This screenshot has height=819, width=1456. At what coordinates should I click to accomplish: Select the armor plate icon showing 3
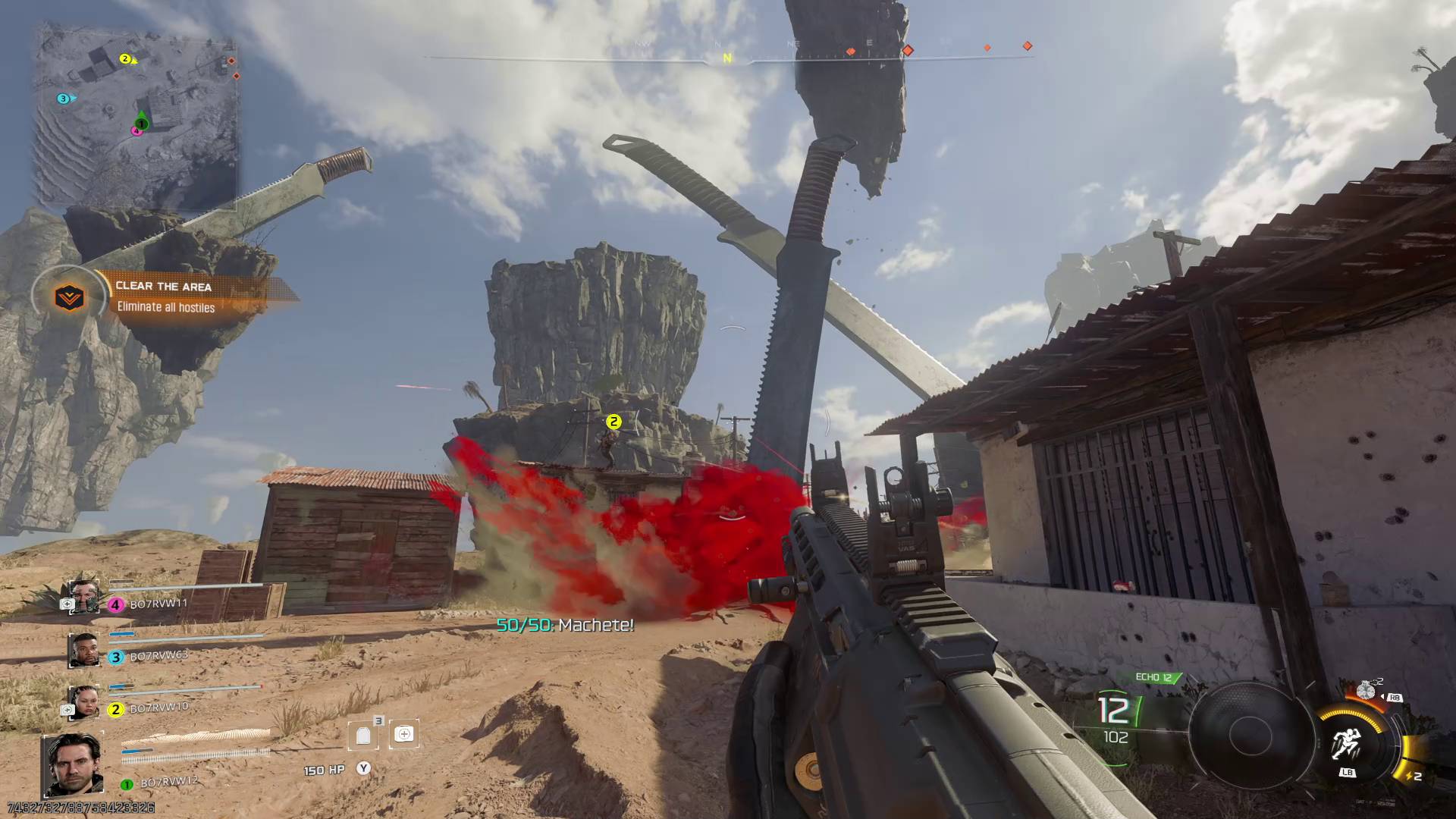point(363,734)
